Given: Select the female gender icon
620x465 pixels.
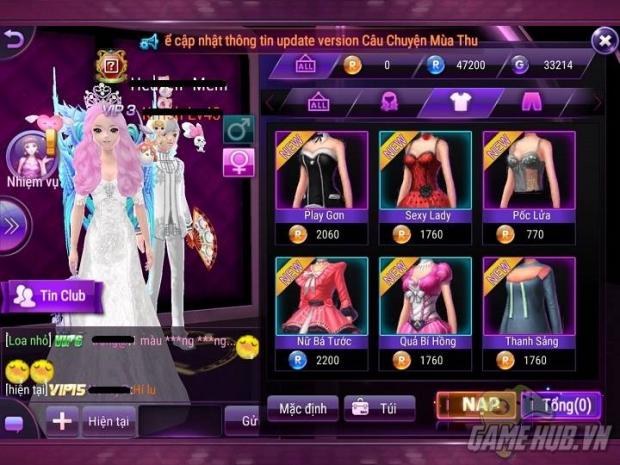Looking at the screenshot, I should pos(238,162).
